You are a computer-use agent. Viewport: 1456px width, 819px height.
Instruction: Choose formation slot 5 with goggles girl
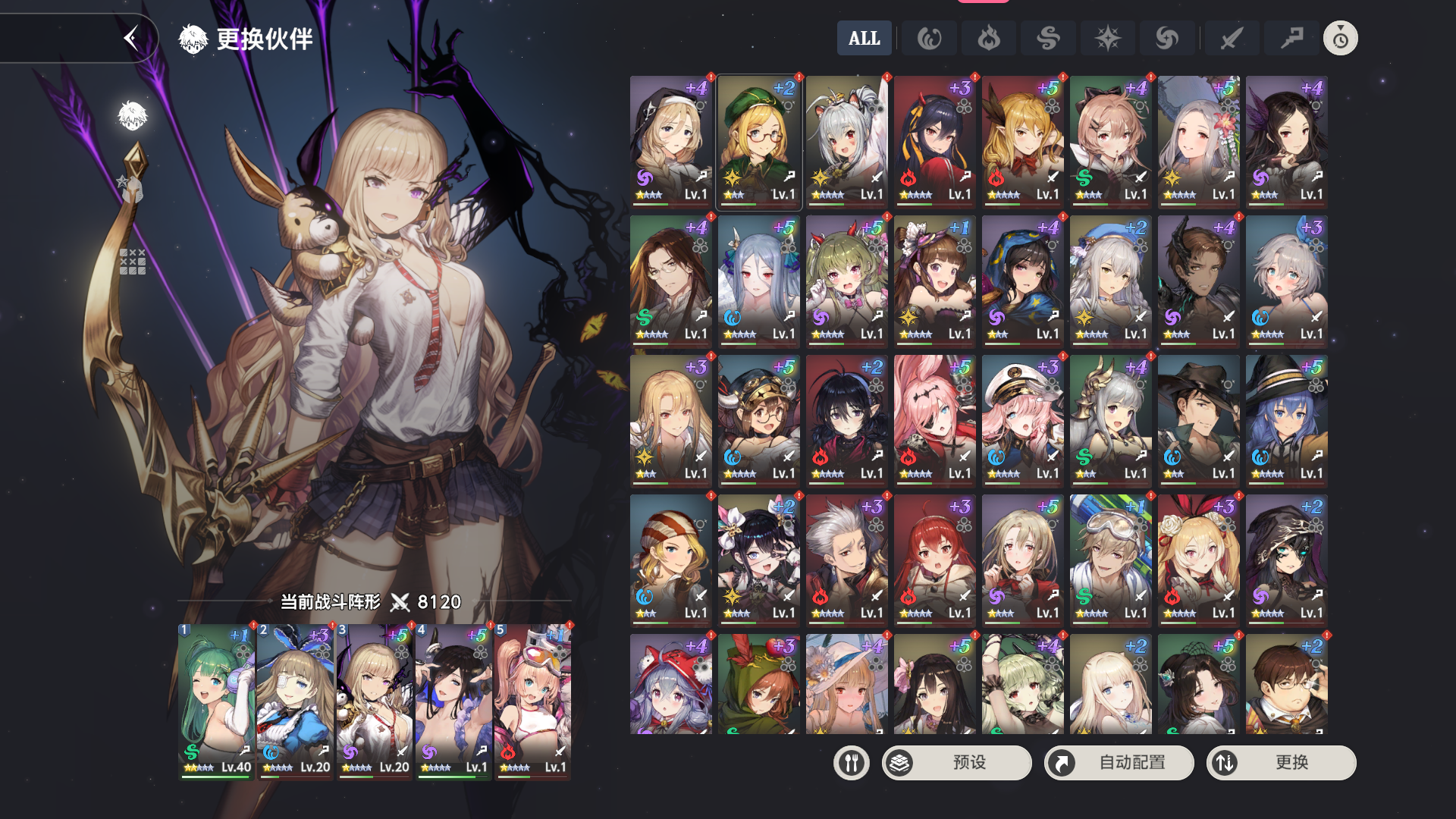[x=532, y=701]
